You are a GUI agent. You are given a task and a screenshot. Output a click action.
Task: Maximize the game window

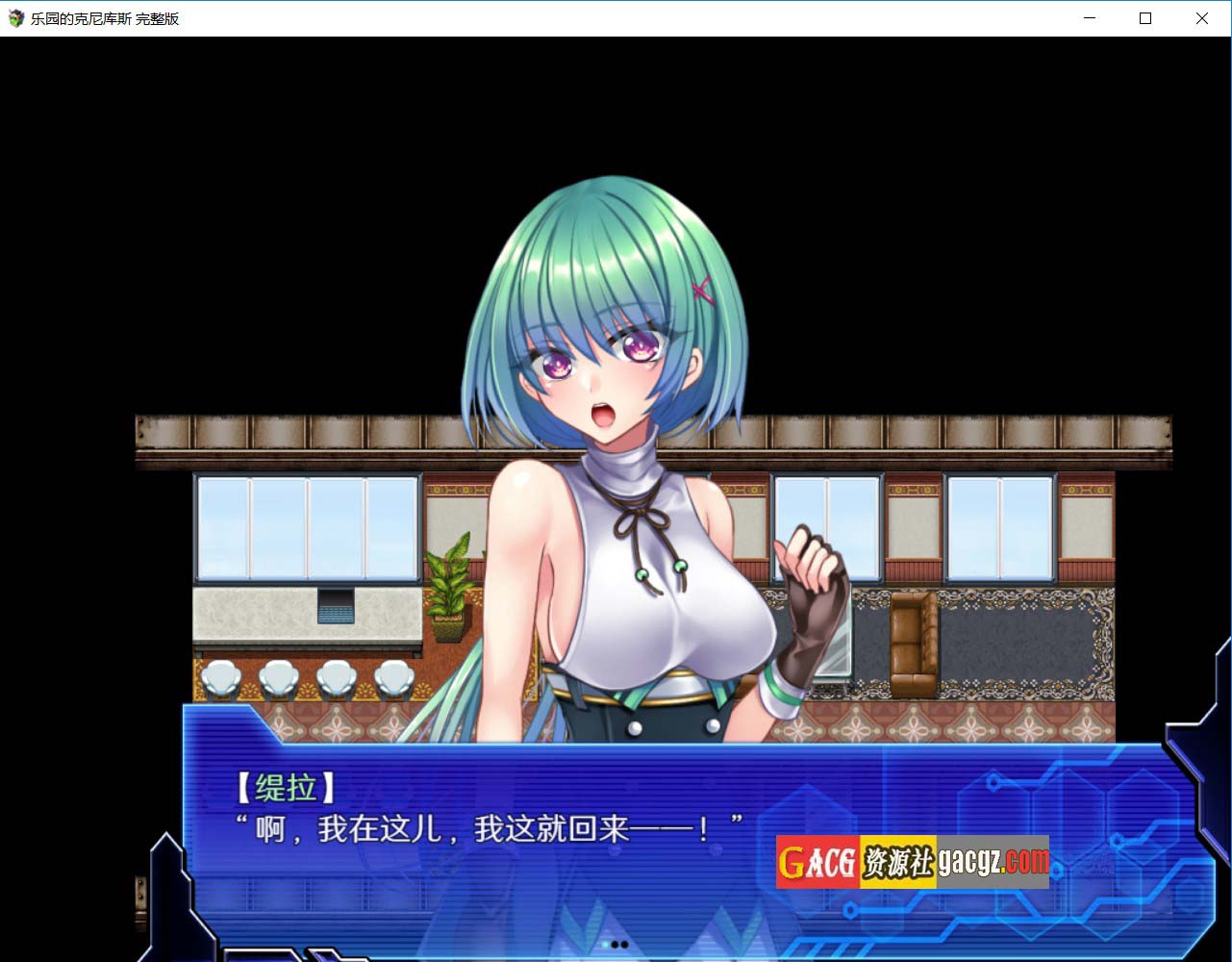point(1145,18)
